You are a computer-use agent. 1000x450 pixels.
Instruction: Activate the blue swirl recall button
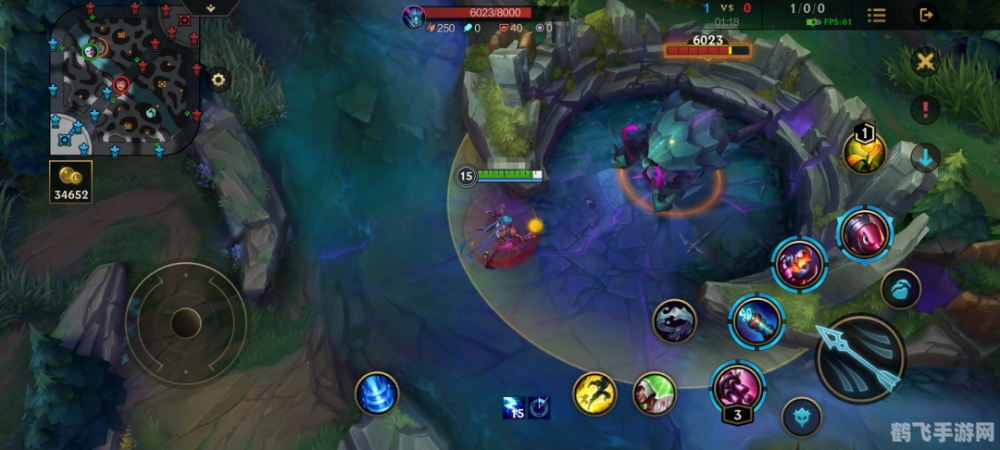pyautogui.click(x=377, y=393)
